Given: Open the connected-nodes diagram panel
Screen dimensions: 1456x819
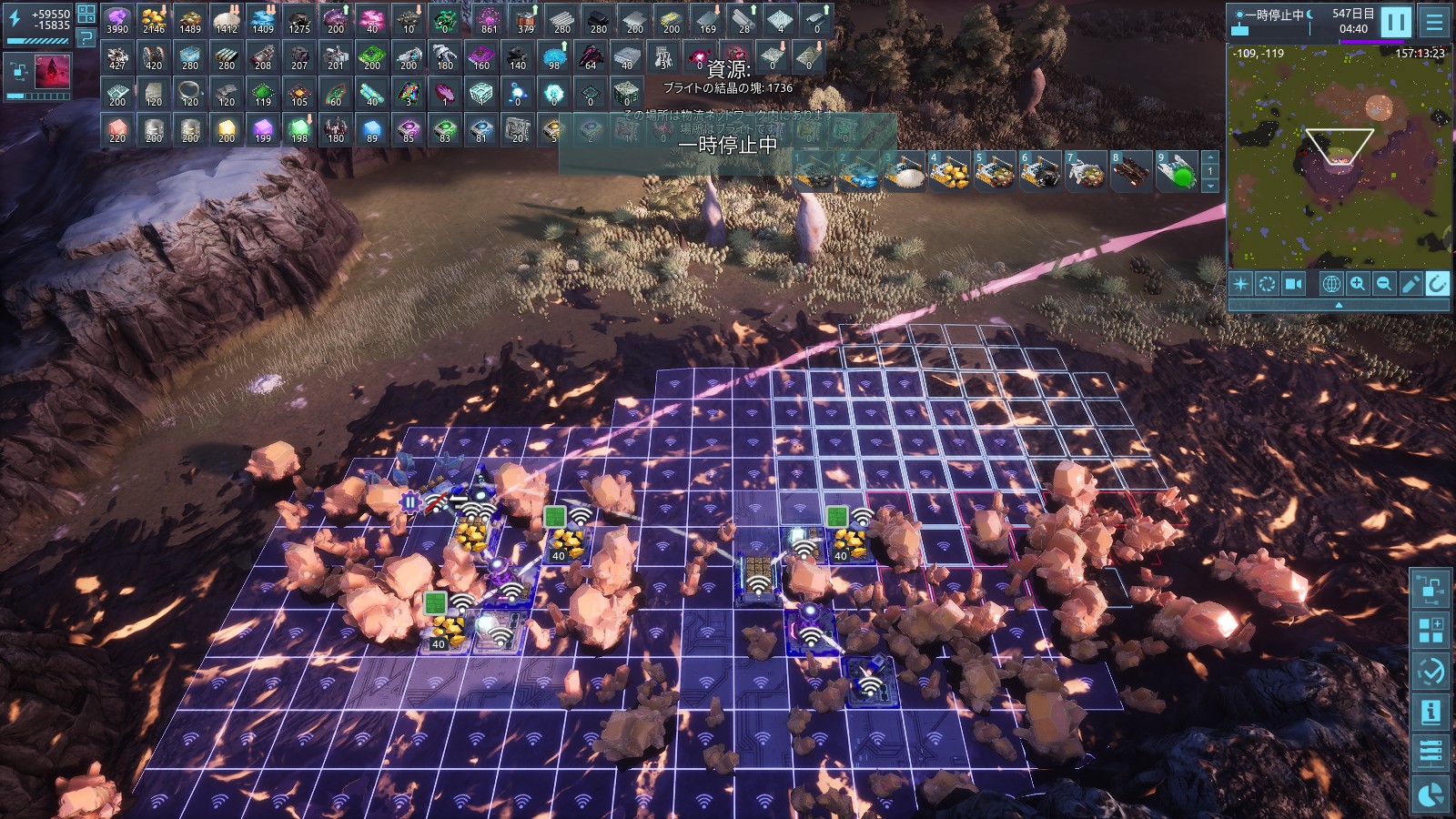Looking at the screenshot, I should pyautogui.click(x=1431, y=589).
